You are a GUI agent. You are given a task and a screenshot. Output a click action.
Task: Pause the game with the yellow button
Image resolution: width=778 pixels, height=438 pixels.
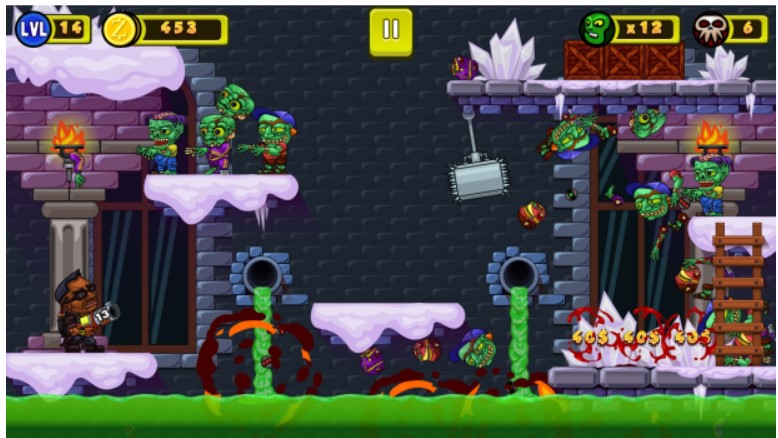click(x=390, y=31)
